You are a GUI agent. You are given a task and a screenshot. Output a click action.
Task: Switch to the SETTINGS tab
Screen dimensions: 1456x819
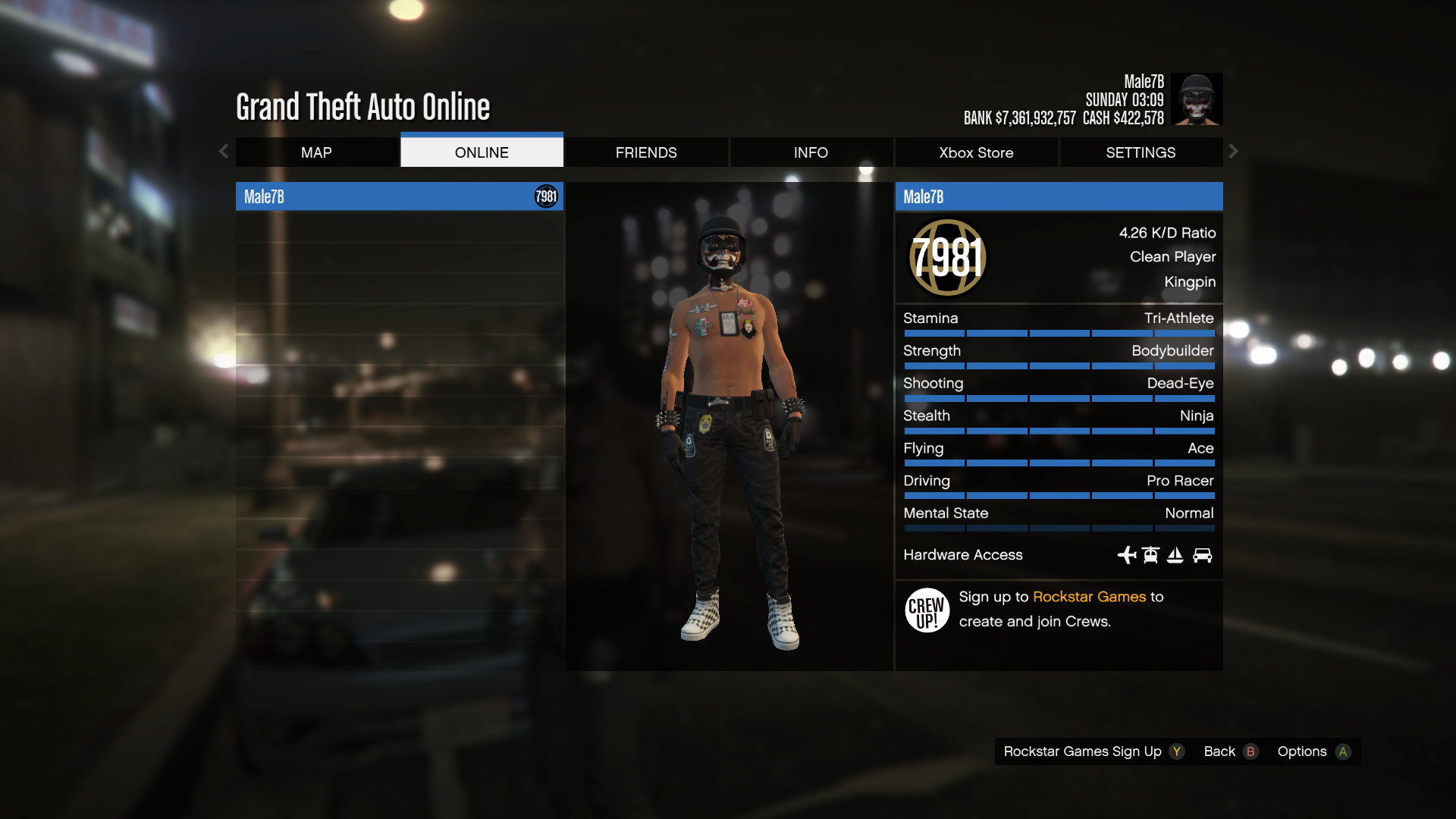1141,152
